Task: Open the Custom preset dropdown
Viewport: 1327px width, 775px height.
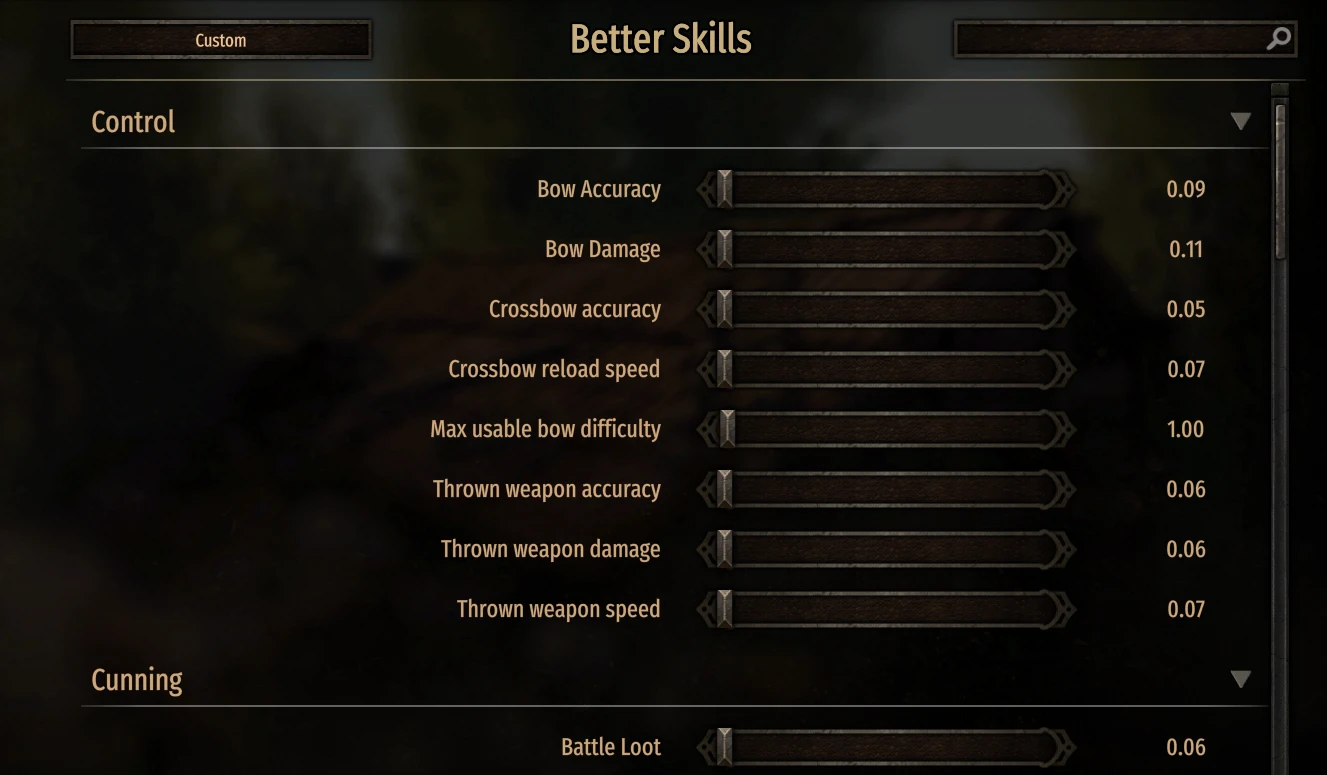Action: click(x=221, y=40)
